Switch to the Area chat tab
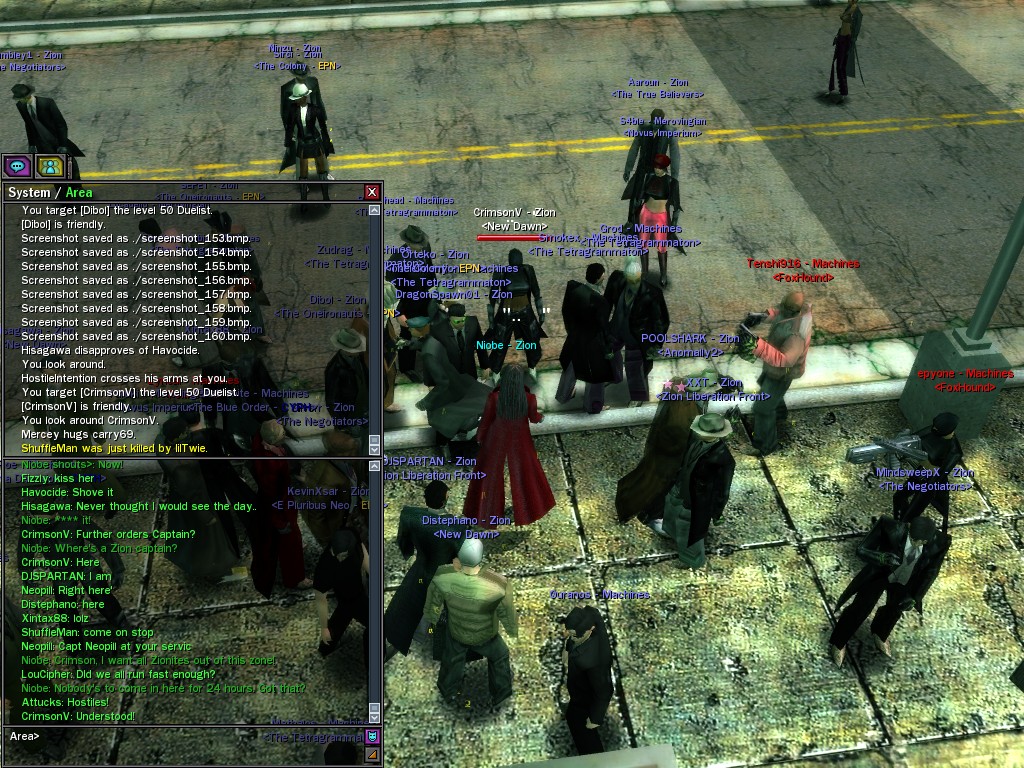 [78, 192]
